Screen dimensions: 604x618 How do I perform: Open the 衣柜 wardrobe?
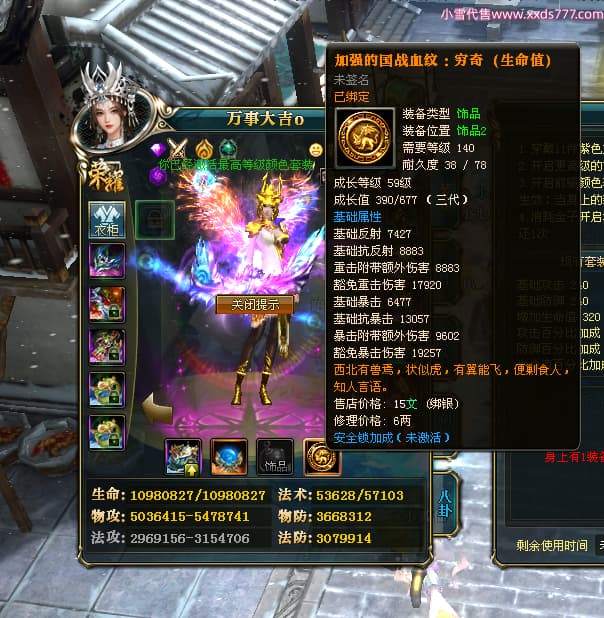pyautogui.click(x=105, y=219)
